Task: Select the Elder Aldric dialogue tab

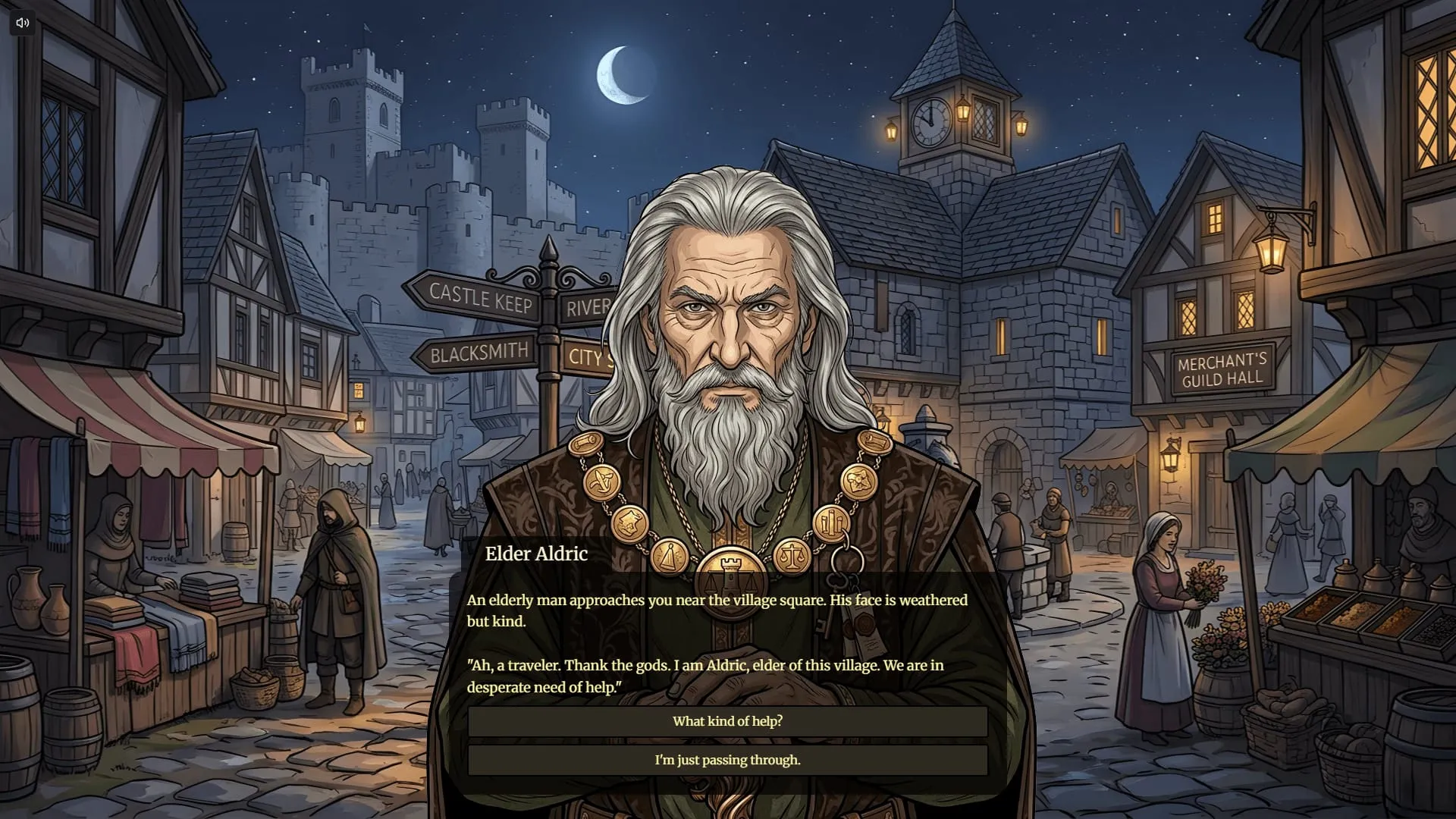Action: [x=535, y=554]
